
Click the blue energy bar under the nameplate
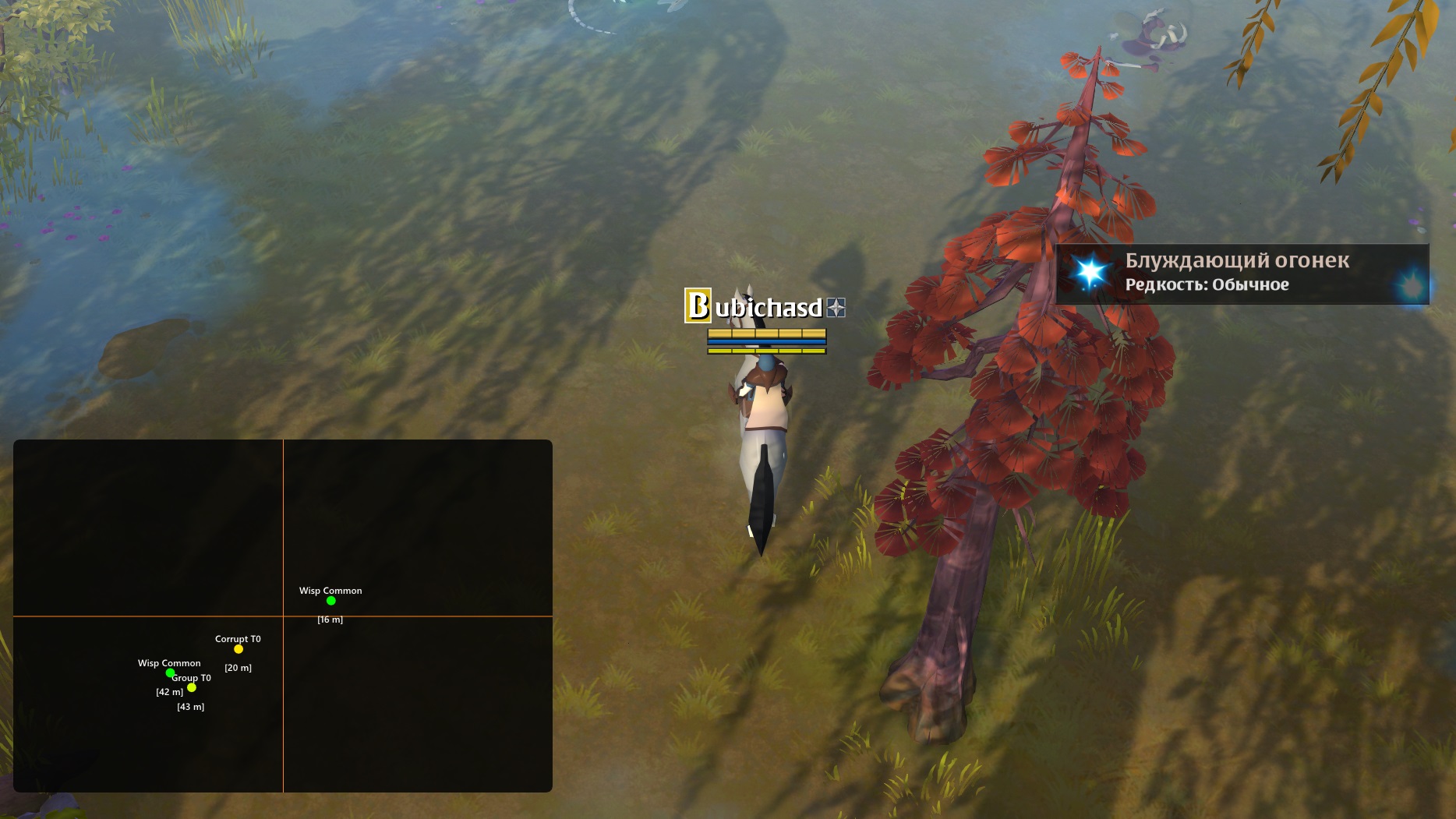pyautogui.click(x=767, y=341)
